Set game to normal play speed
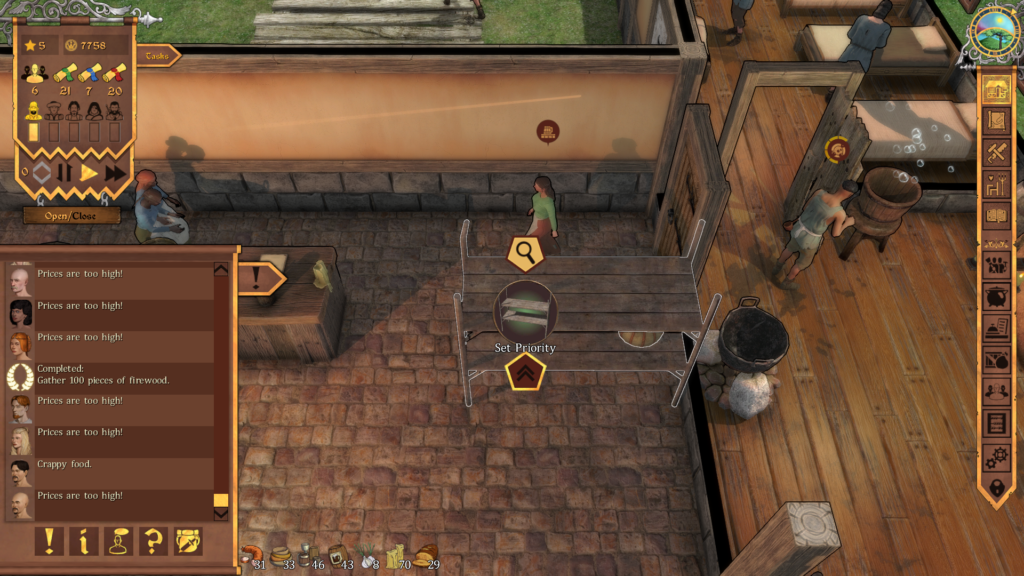 (x=89, y=172)
